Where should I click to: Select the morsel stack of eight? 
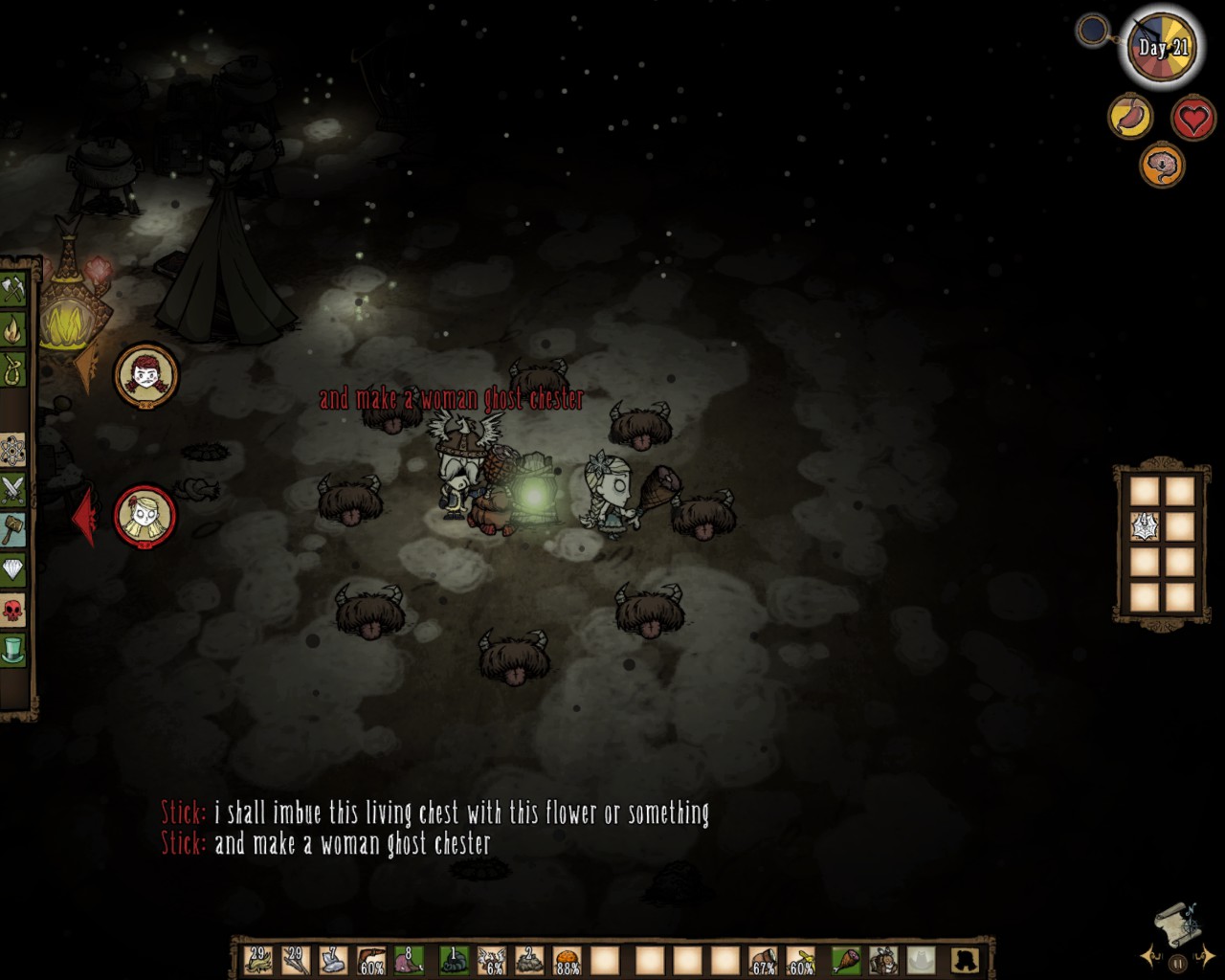tap(409, 959)
